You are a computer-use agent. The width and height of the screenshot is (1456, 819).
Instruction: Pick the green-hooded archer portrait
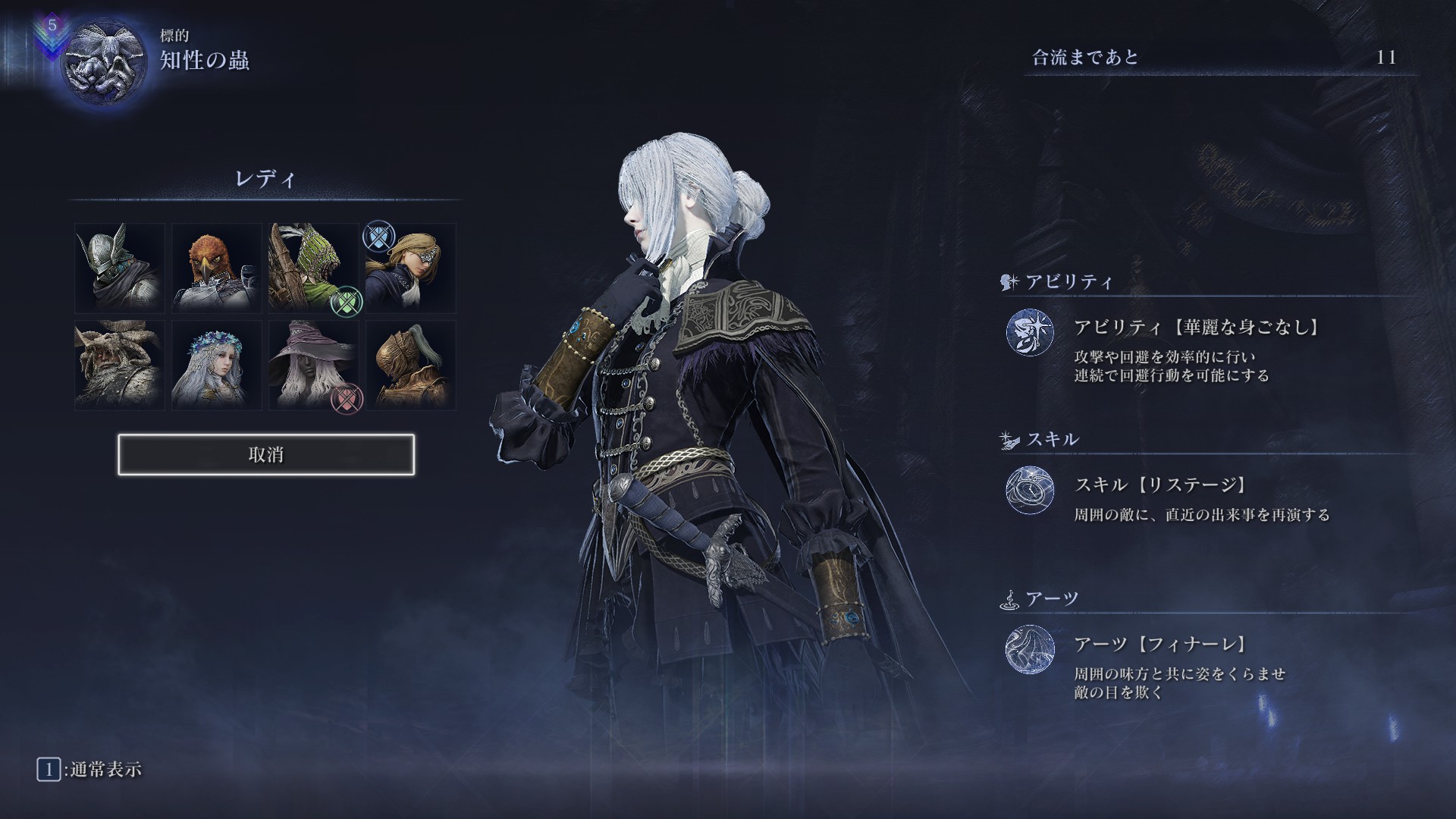coord(314,268)
